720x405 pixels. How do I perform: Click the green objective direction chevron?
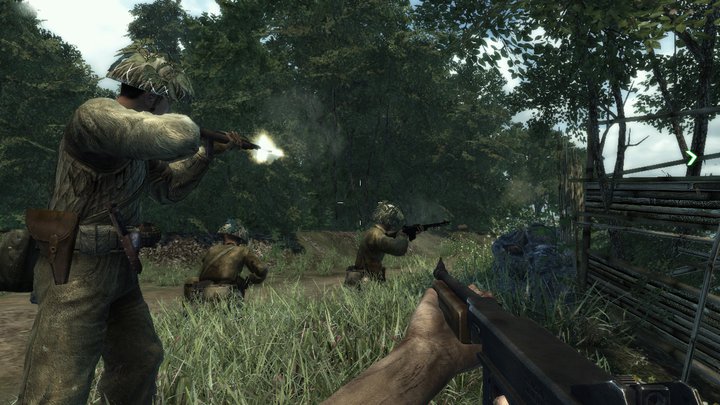(691, 157)
